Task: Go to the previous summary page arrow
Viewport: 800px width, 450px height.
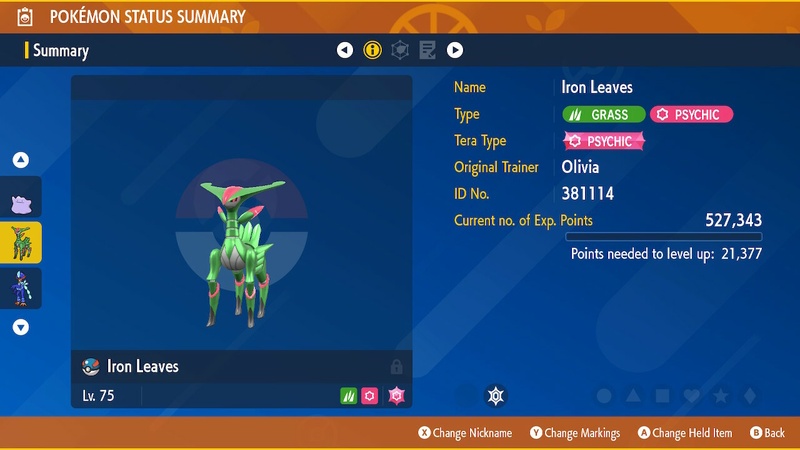Action: [x=345, y=50]
